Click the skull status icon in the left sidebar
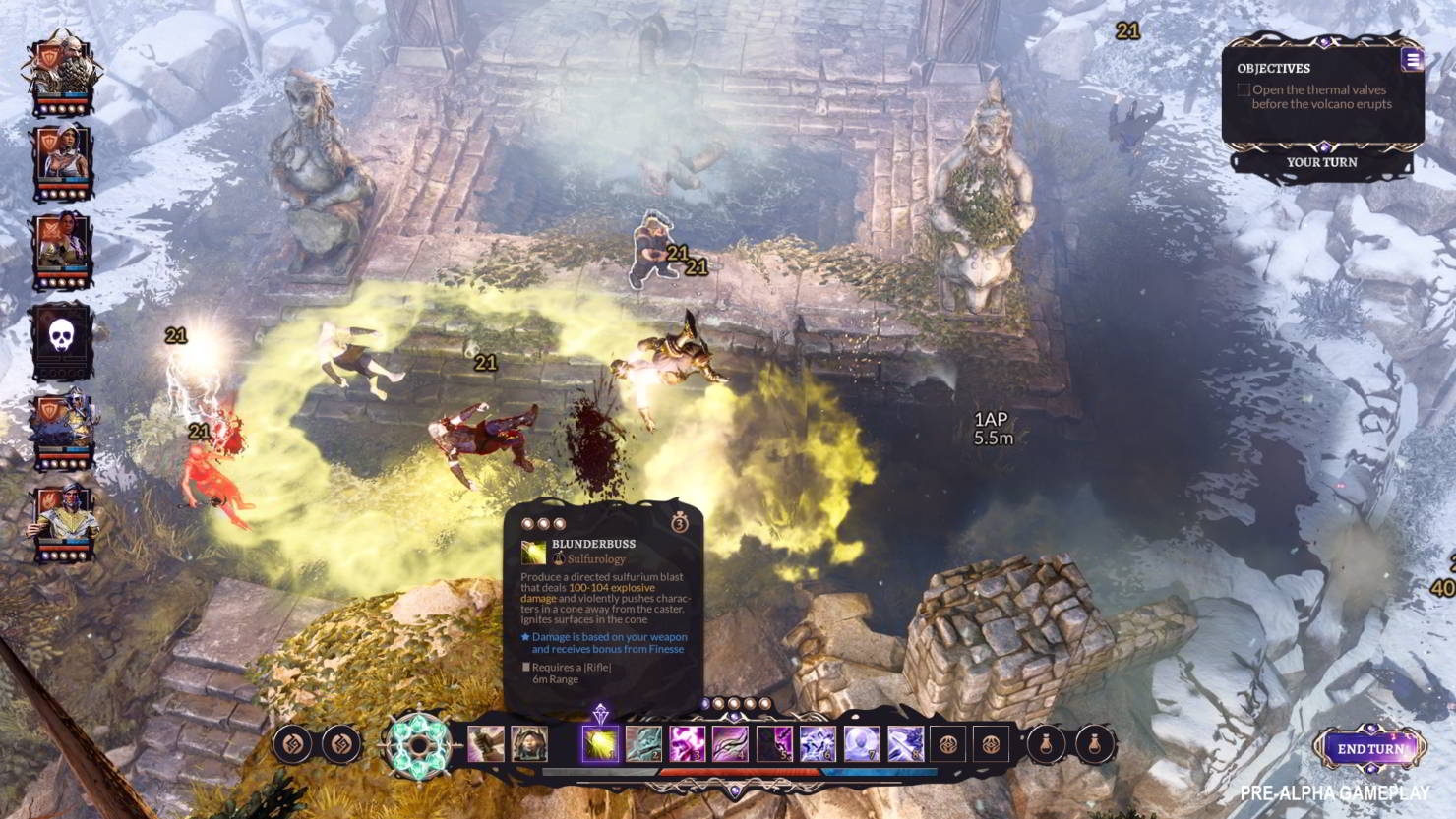This screenshot has width=1456, height=819. tap(59, 339)
